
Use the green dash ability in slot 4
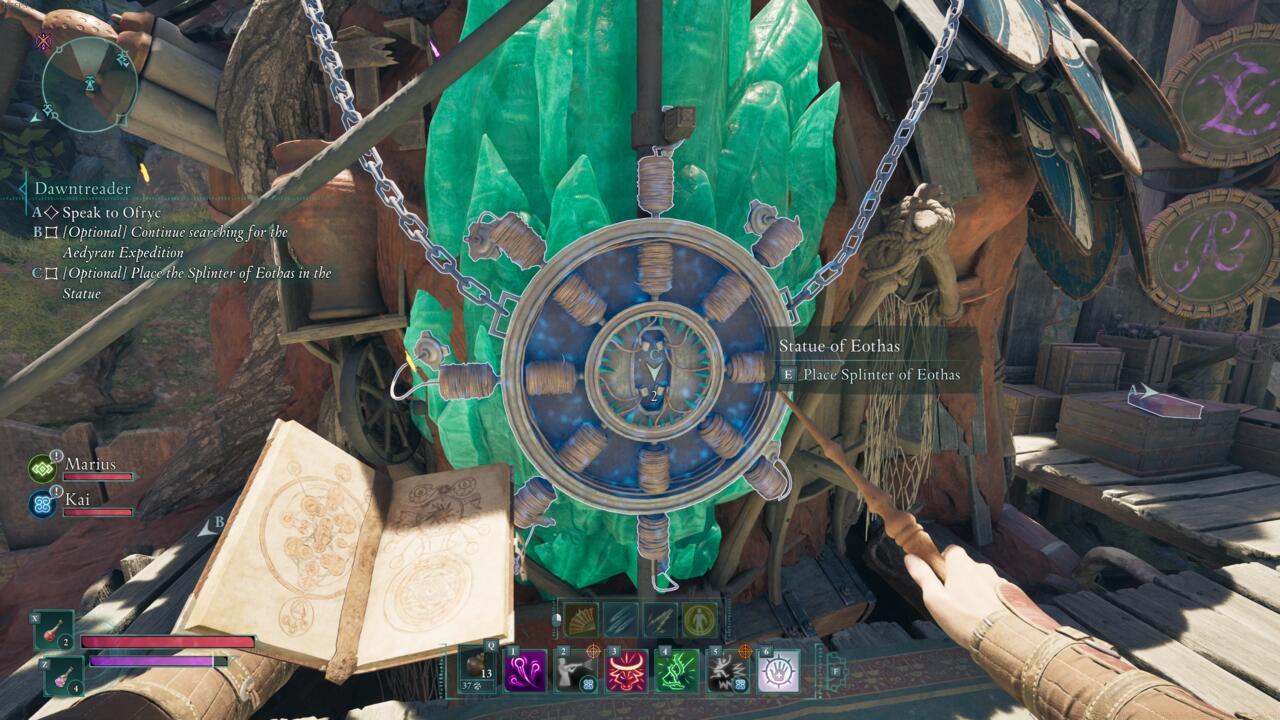675,671
